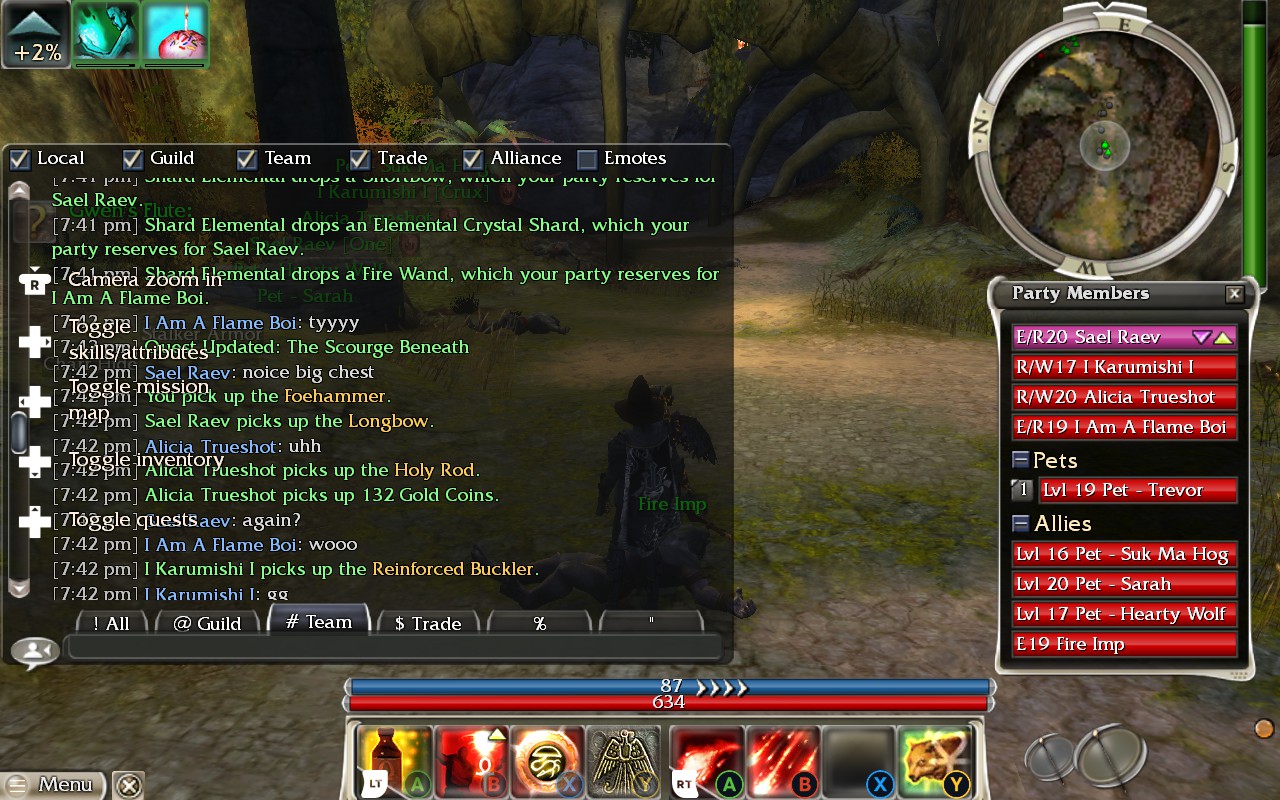
Task: Select party member Sael Raev
Action: (x=1100, y=338)
